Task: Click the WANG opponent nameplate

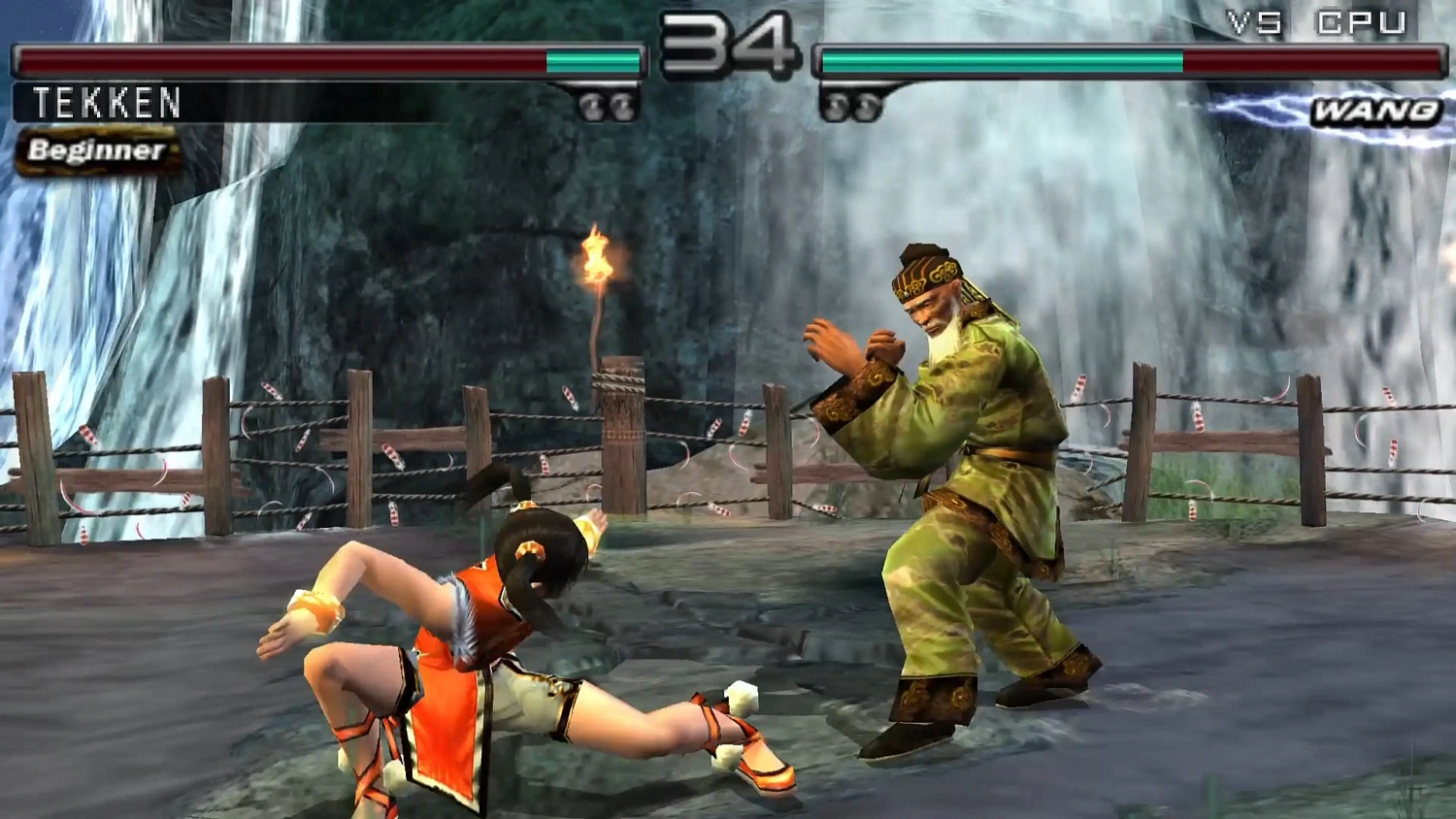Action: pyautogui.click(x=1375, y=112)
